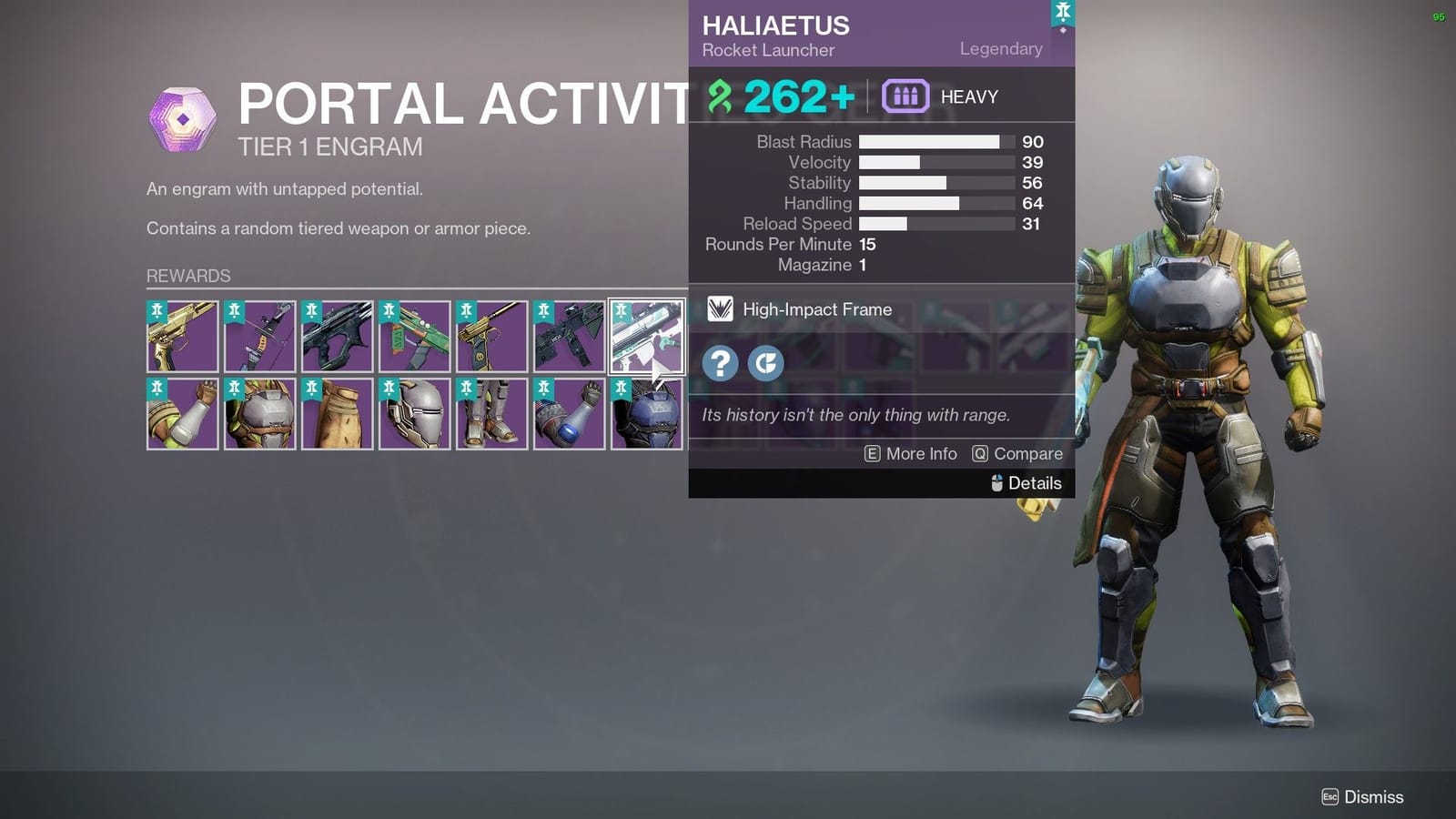The image size is (1456, 819).
Task: Click the High-Impact Frame perk icon
Action: tap(719, 309)
